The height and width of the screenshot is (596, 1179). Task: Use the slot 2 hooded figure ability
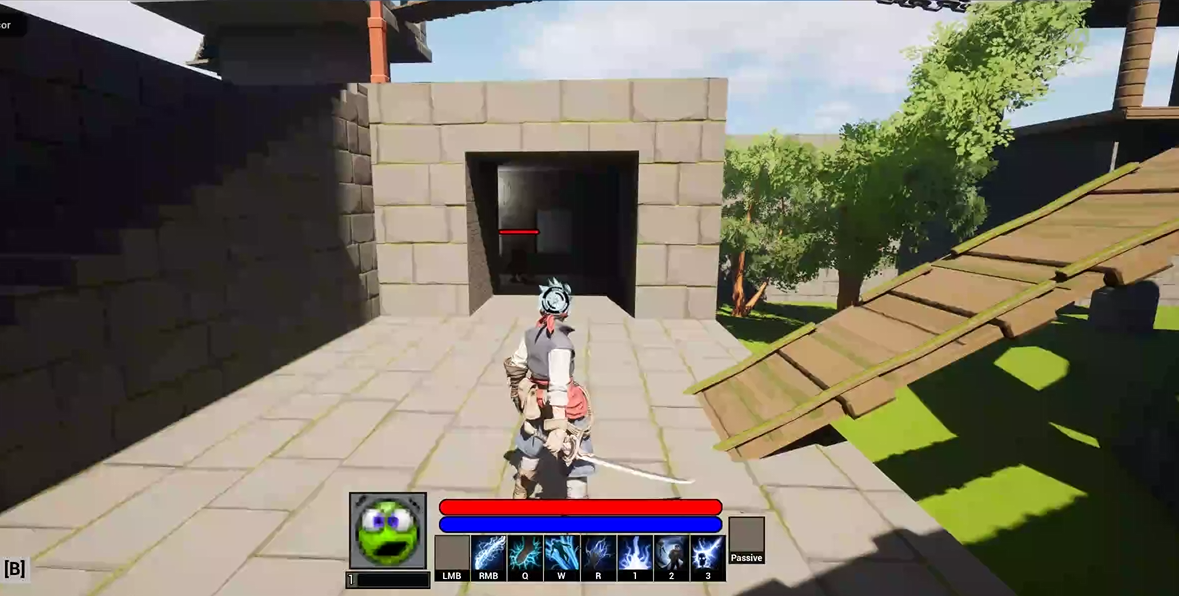pyautogui.click(x=671, y=555)
